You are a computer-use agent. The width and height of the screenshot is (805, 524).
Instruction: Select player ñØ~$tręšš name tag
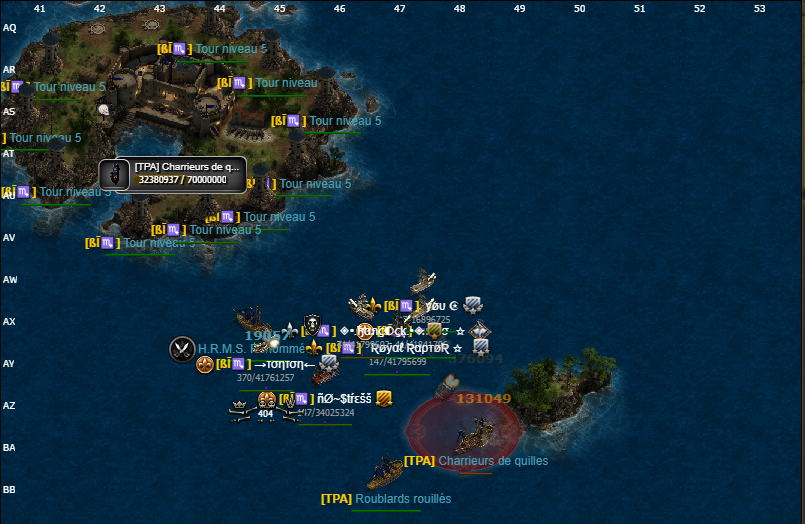pyautogui.click(x=344, y=398)
